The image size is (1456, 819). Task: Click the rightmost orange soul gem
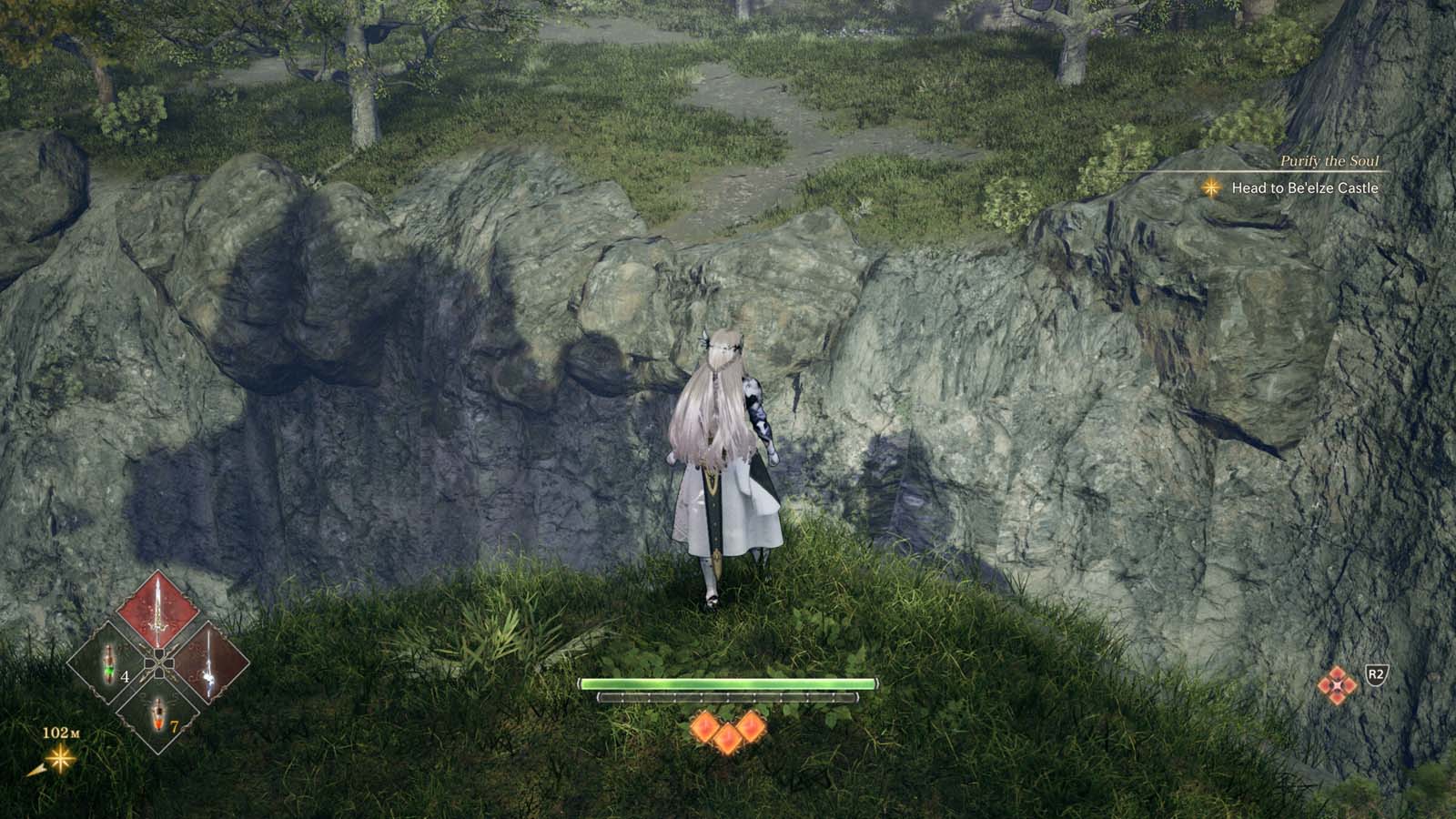pyautogui.click(x=752, y=726)
